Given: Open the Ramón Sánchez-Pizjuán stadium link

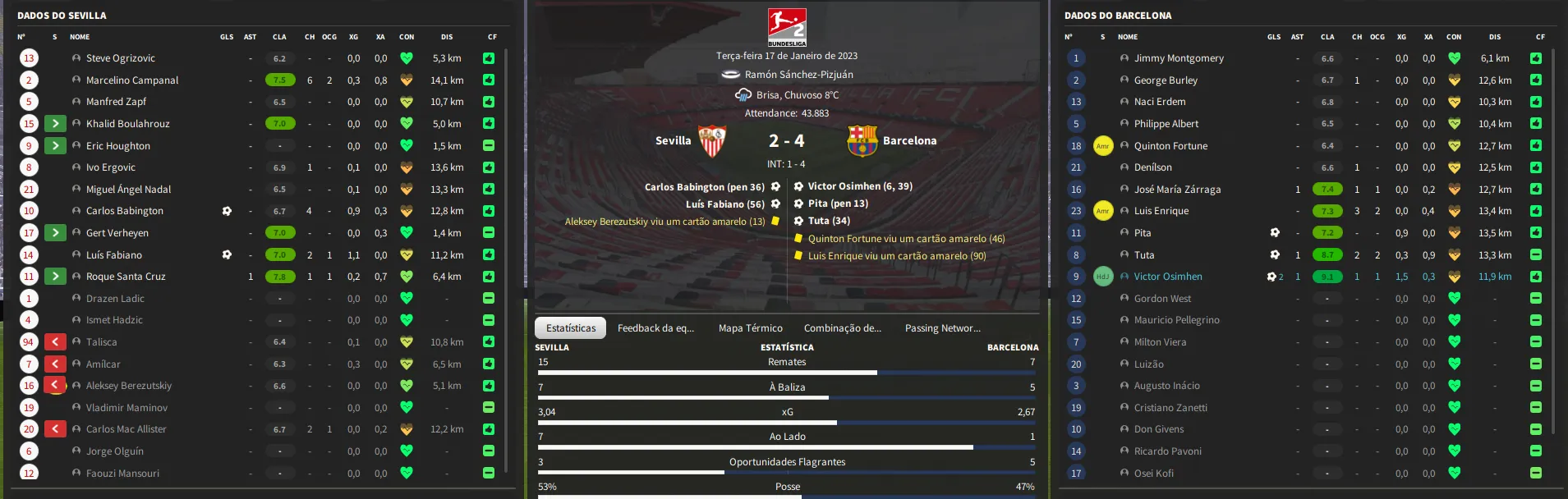Looking at the screenshot, I should 798,75.
